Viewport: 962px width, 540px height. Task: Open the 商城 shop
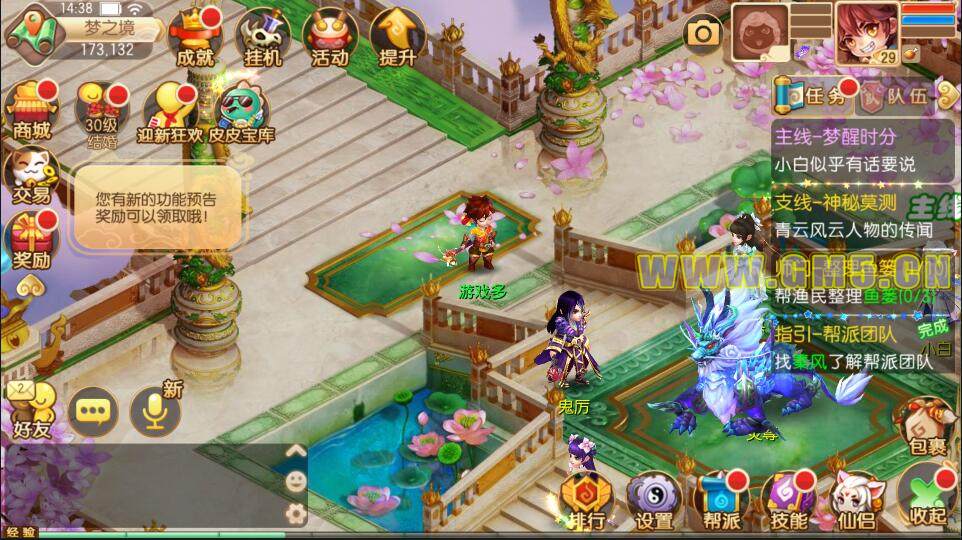tap(31, 108)
